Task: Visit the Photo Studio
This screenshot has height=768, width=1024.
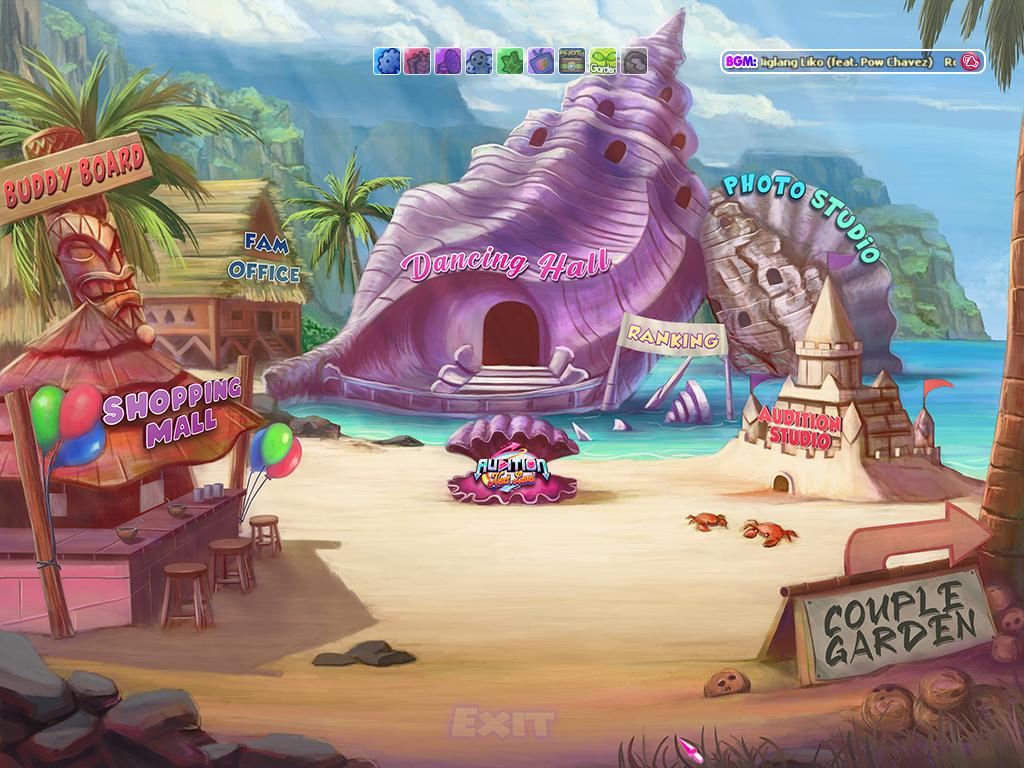Action: click(x=800, y=214)
